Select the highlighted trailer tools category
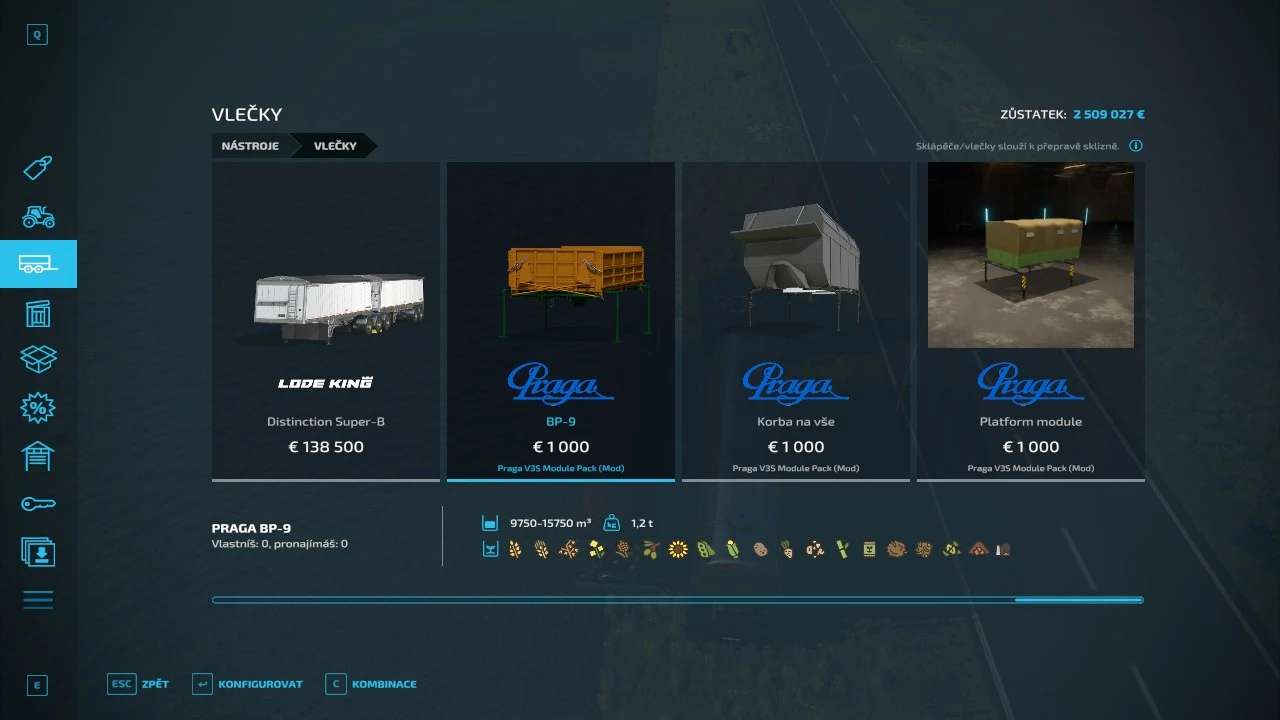 (x=38, y=264)
